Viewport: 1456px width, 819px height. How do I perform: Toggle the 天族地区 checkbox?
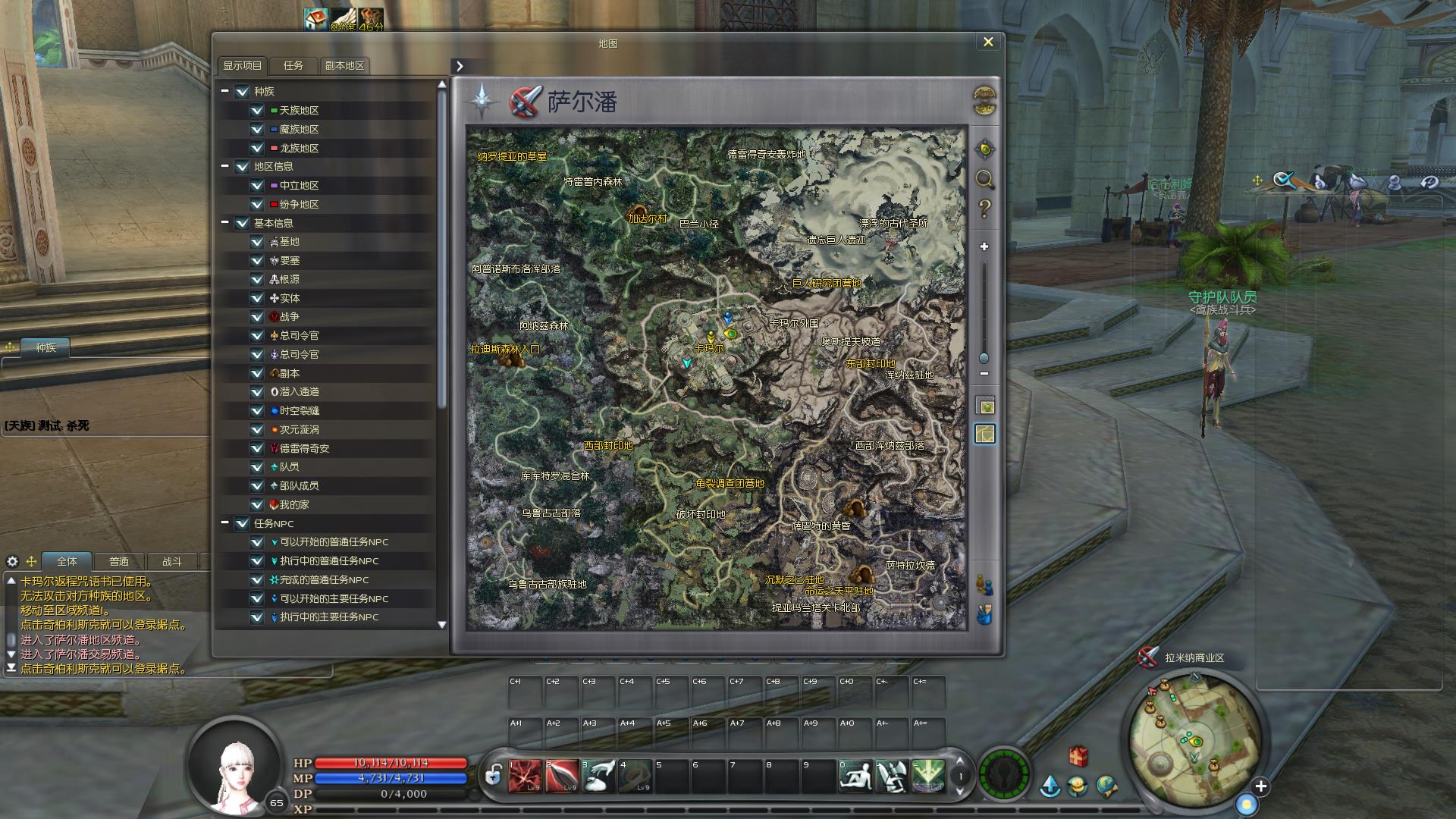coord(257,111)
